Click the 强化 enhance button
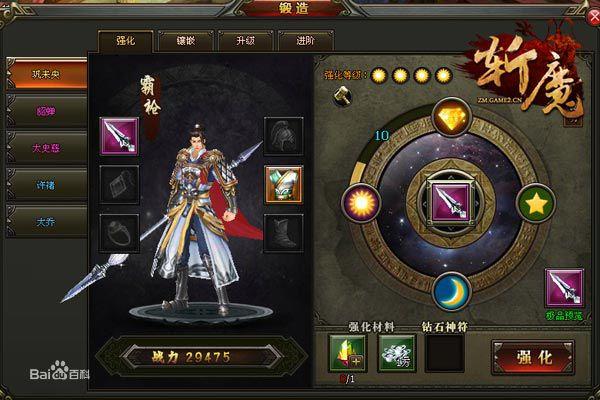This screenshot has width=600, height=400. pos(530,355)
